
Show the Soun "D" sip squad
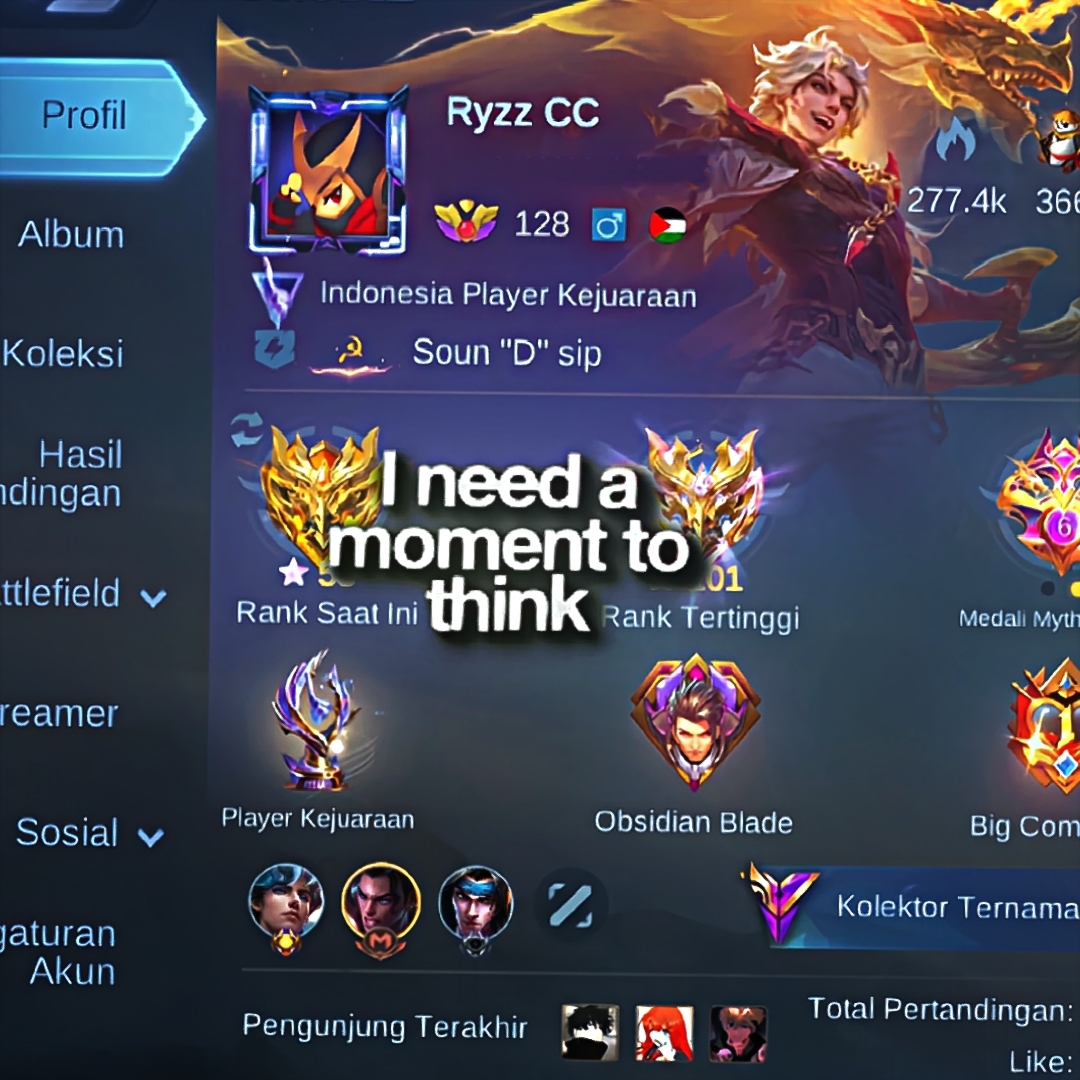pyautogui.click(x=506, y=353)
